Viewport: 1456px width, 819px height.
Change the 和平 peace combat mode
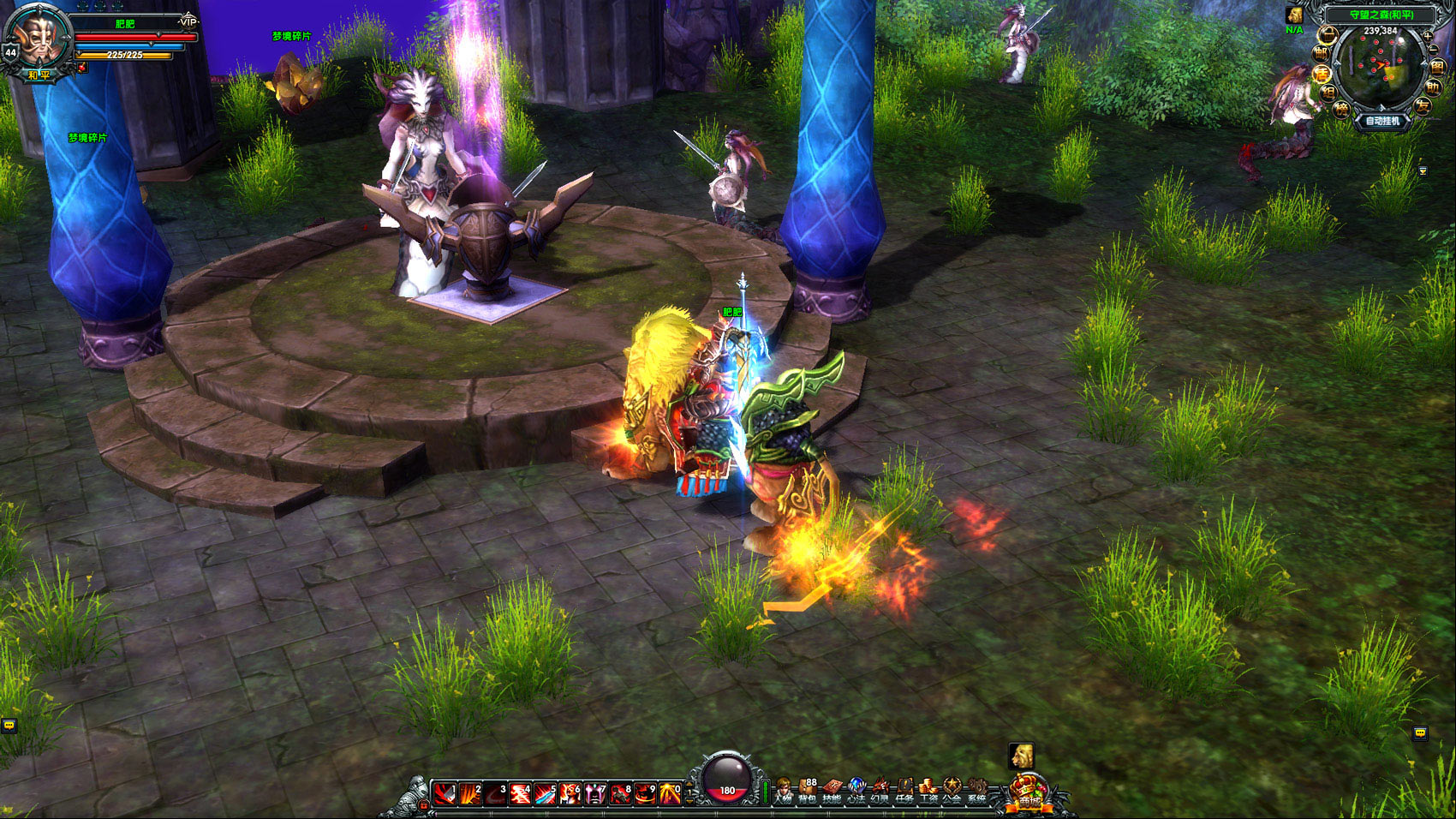click(x=39, y=75)
